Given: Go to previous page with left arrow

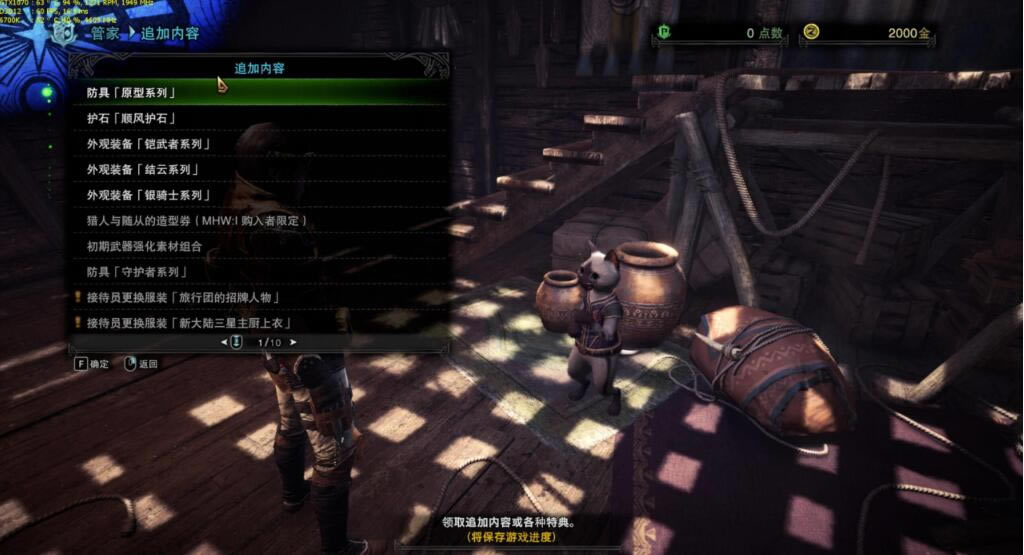Looking at the screenshot, I should coord(225,342).
